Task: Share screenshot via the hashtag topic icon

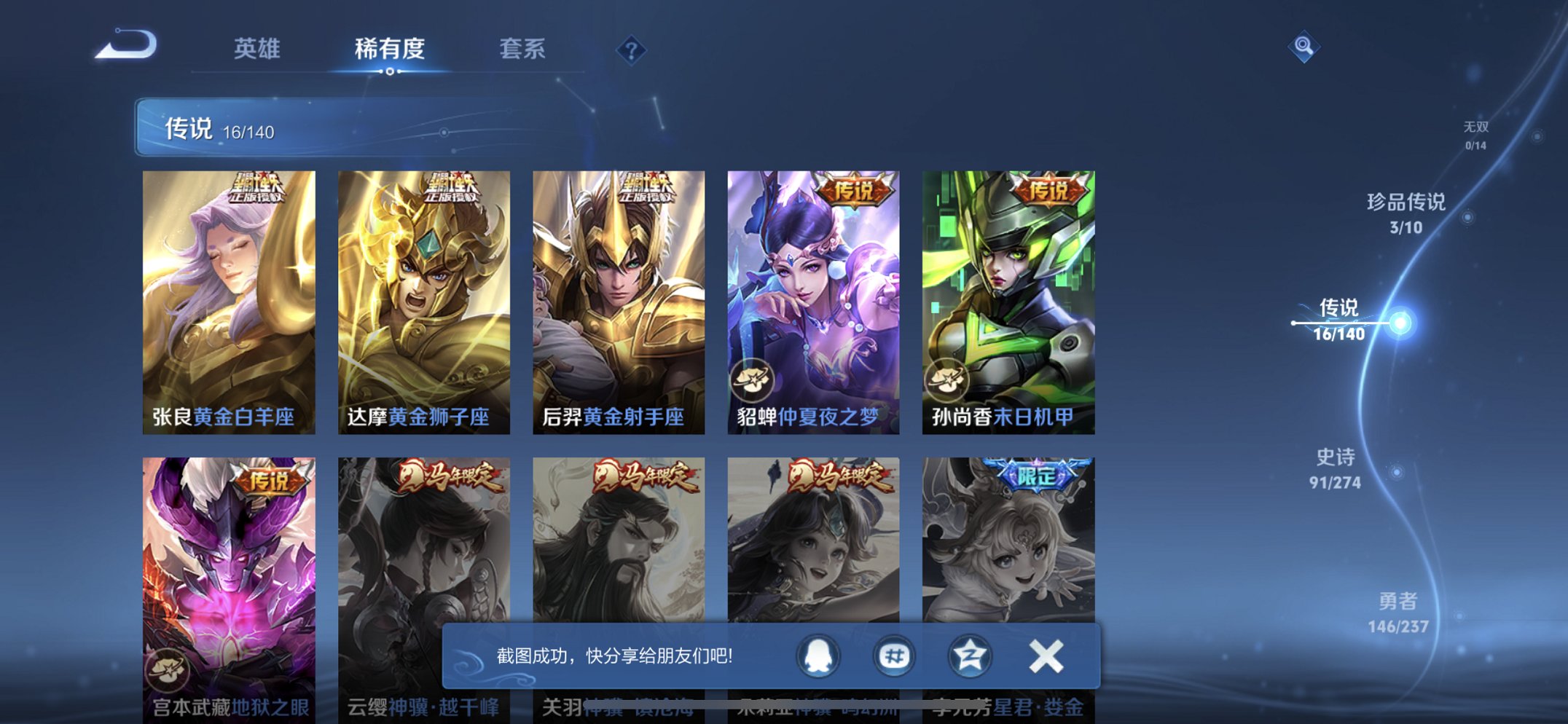Action: [x=894, y=655]
